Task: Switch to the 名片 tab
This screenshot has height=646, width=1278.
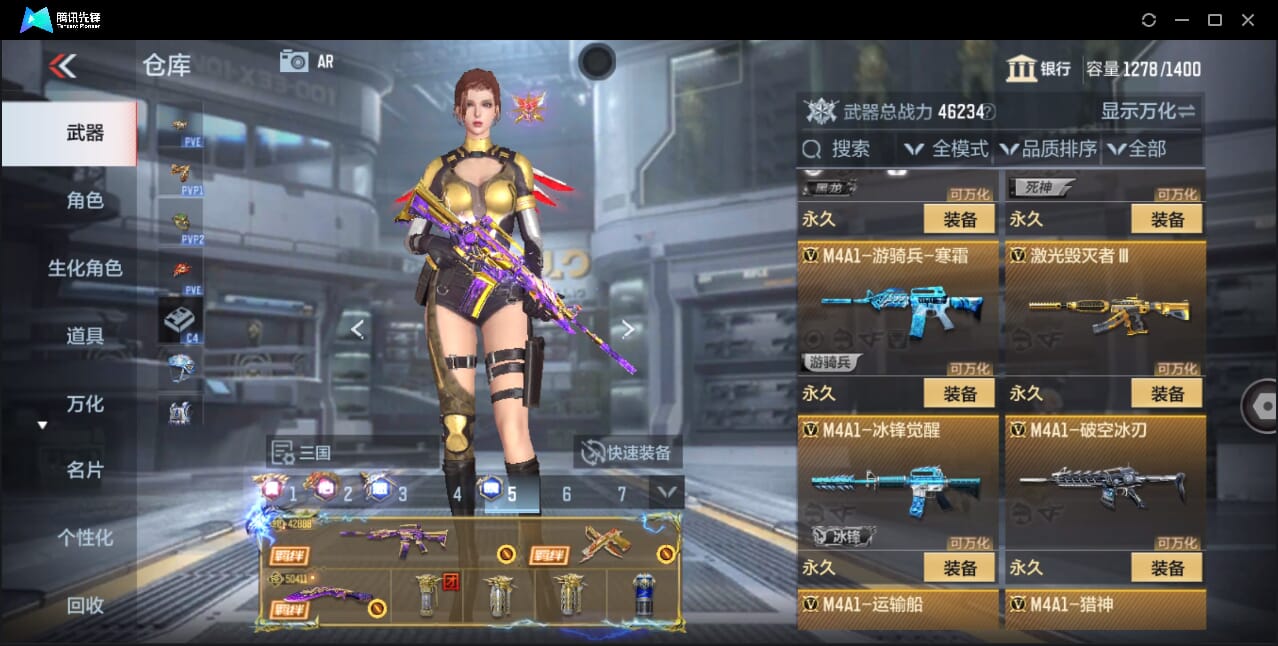Action: [85, 470]
